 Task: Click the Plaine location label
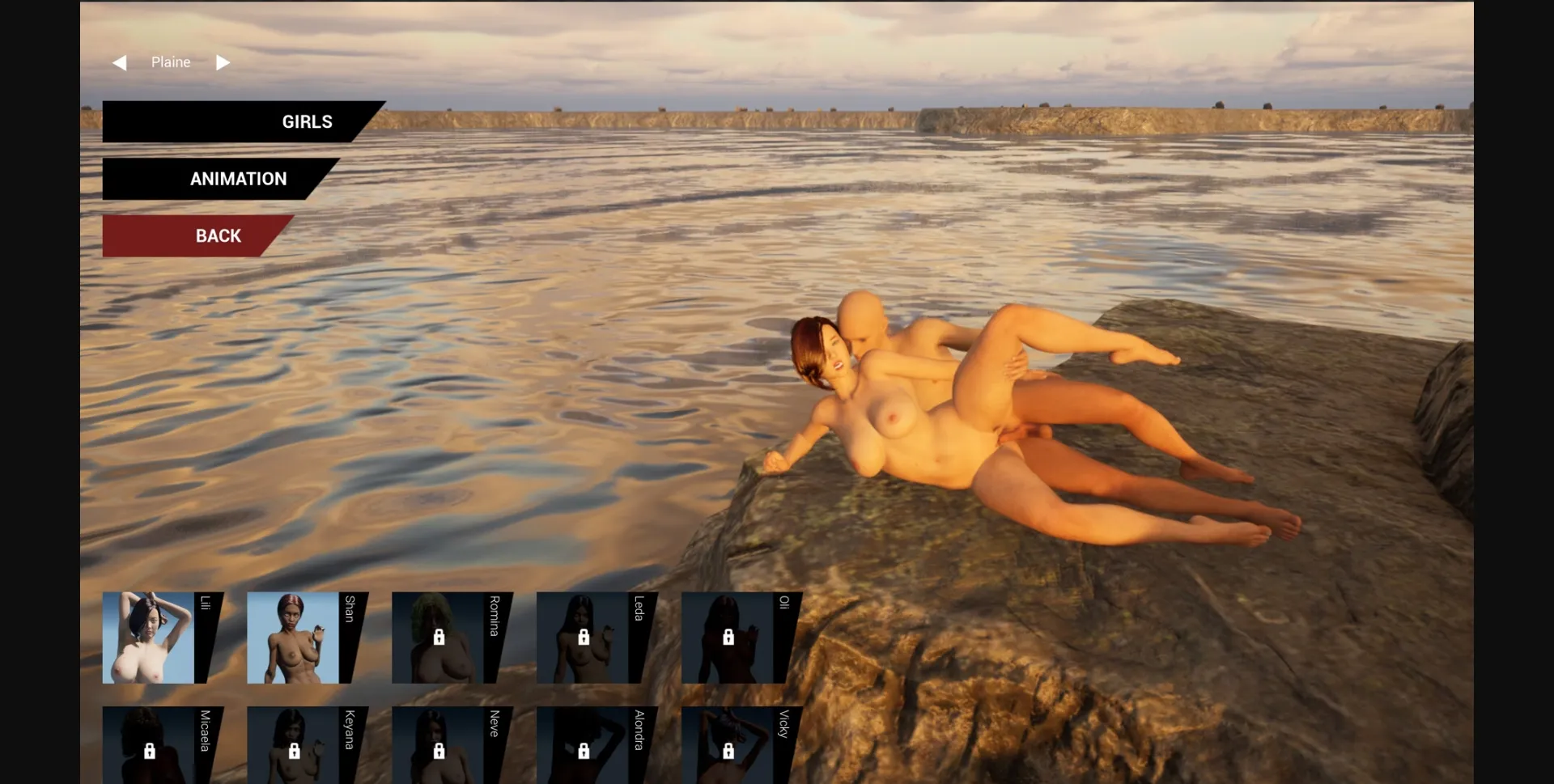171,61
